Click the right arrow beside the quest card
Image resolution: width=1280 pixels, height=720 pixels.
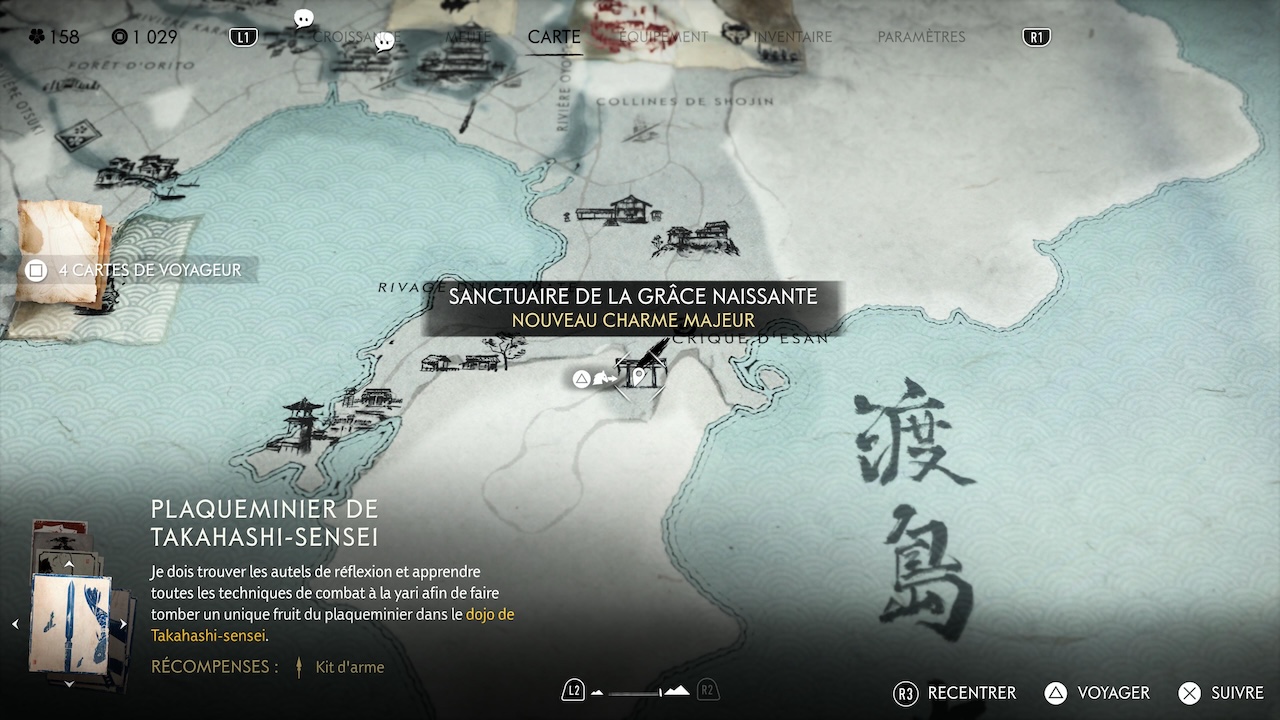[x=123, y=624]
